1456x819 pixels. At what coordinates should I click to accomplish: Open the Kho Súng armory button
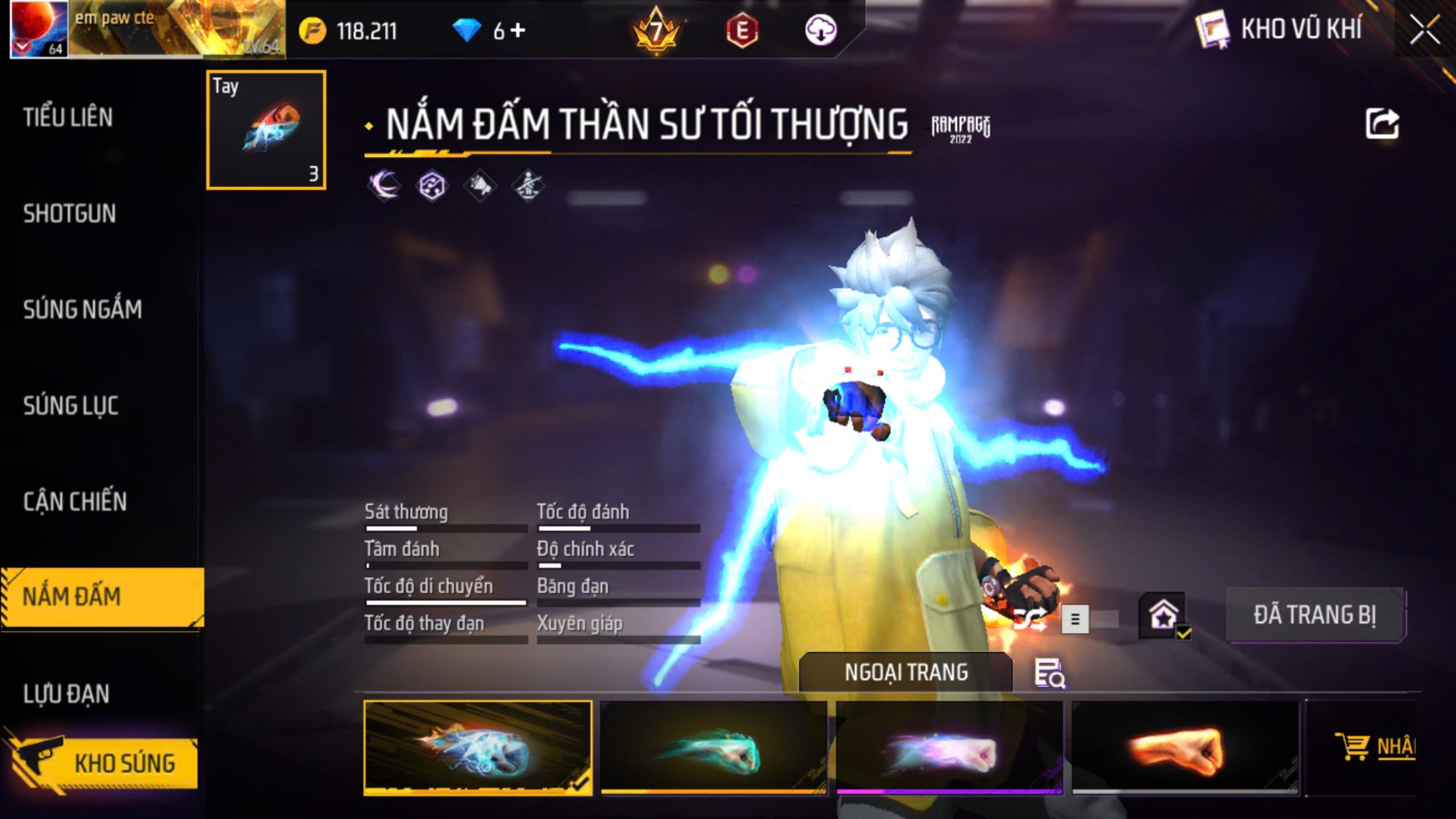click(x=102, y=762)
